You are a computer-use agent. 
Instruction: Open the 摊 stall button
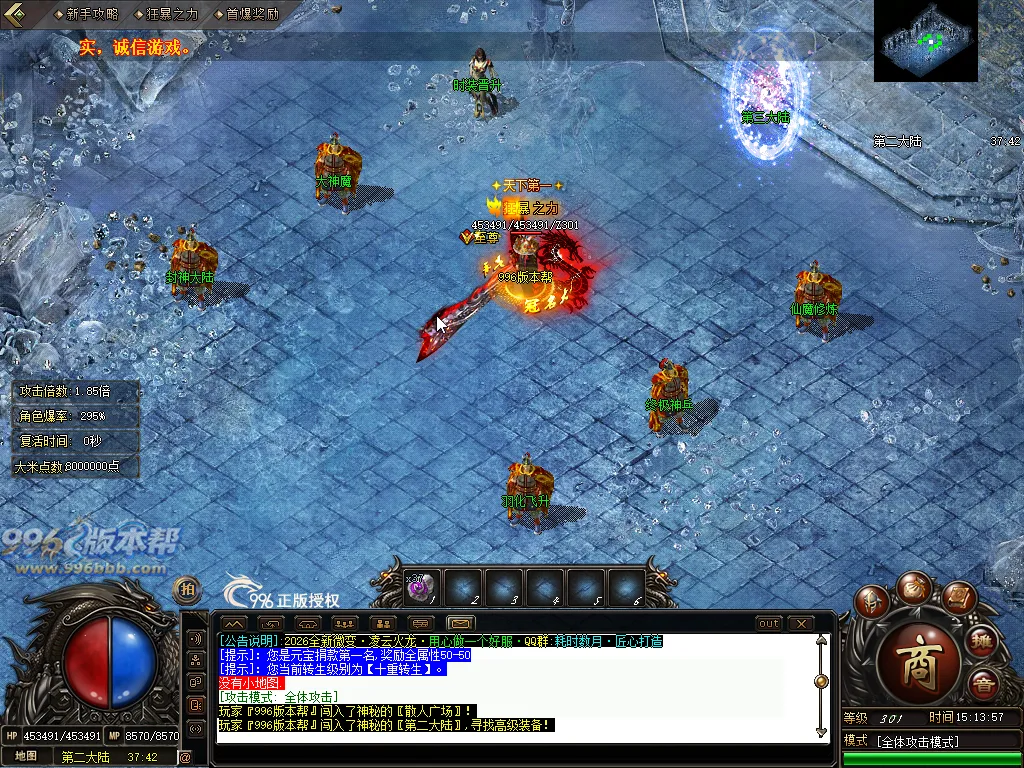coord(982,641)
